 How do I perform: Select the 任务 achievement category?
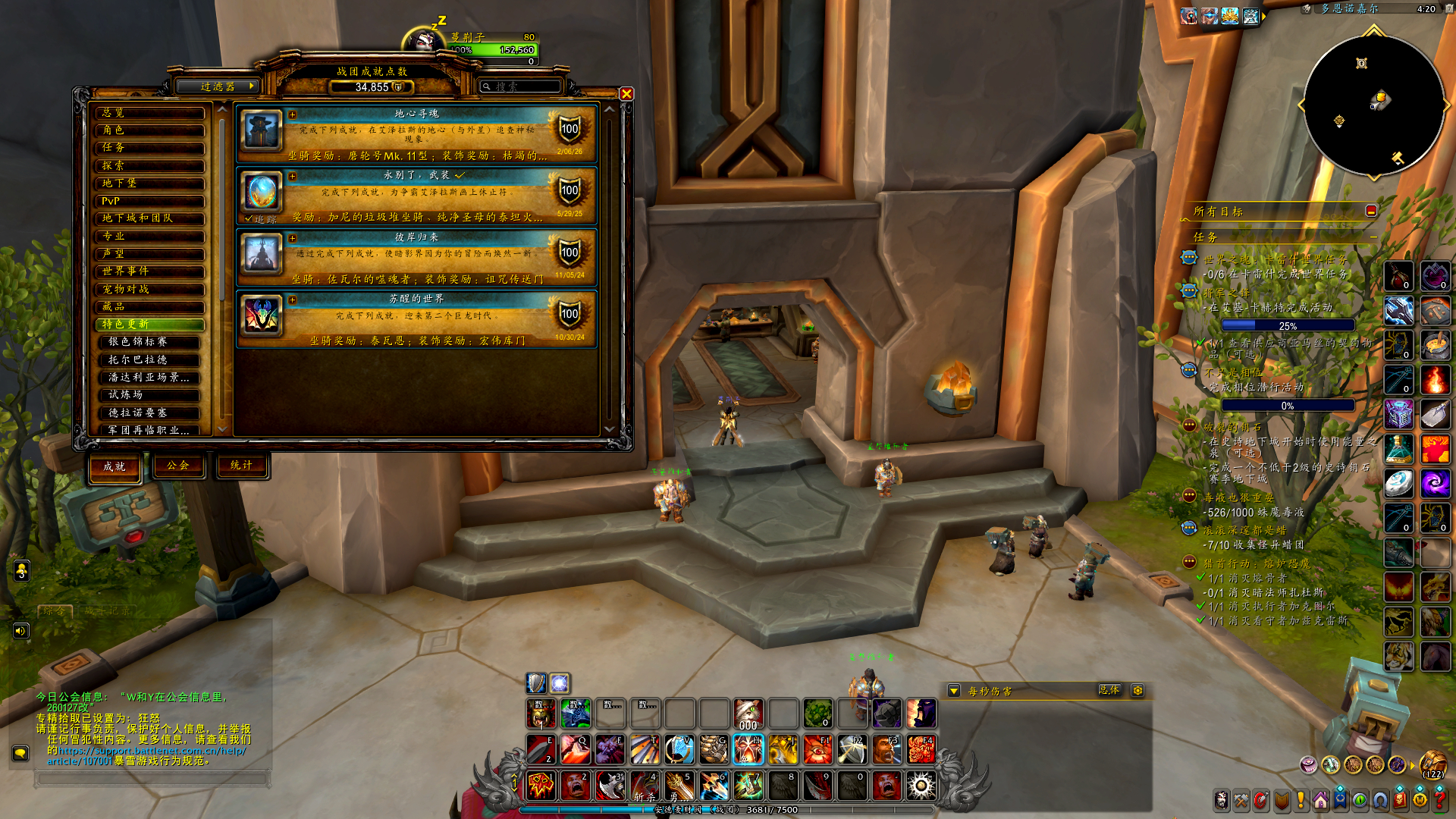(149, 148)
